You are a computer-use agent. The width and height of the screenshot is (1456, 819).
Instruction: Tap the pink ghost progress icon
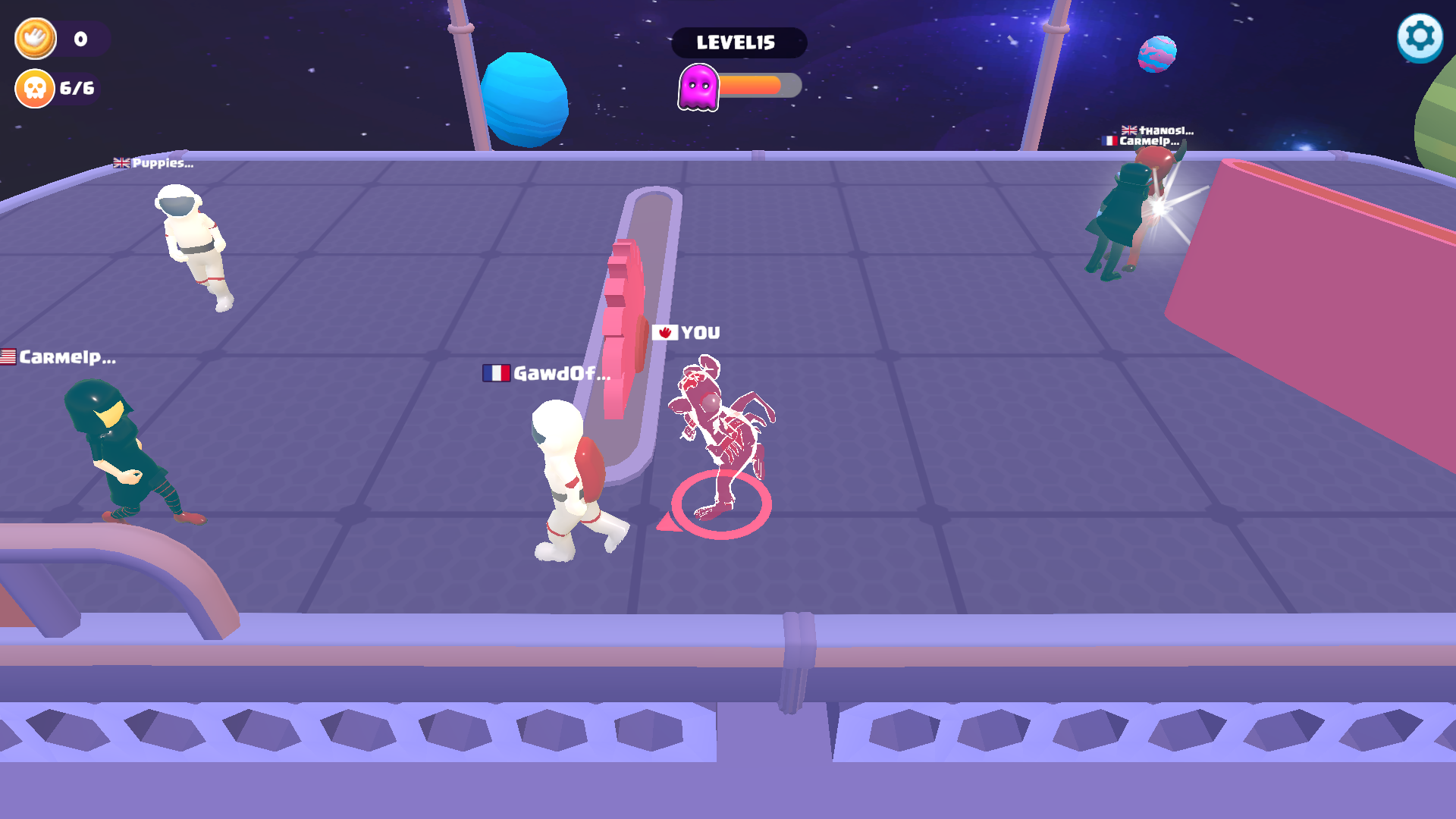(699, 85)
